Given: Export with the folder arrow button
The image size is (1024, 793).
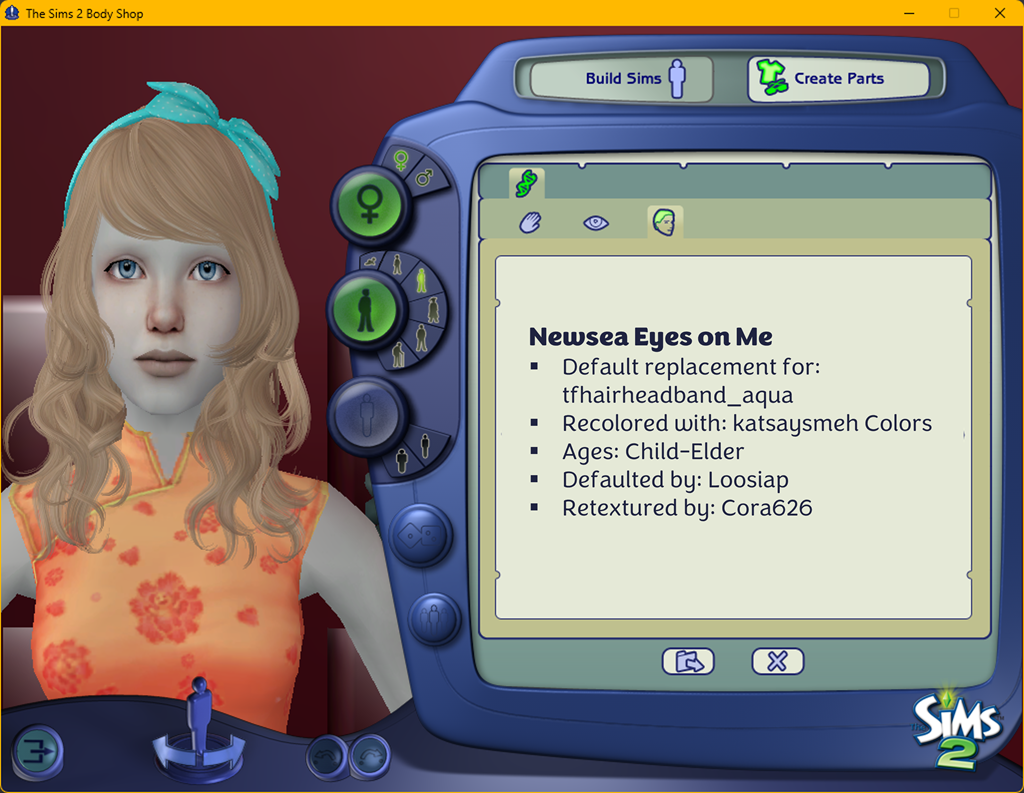Looking at the screenshot, I should [688, 661].
